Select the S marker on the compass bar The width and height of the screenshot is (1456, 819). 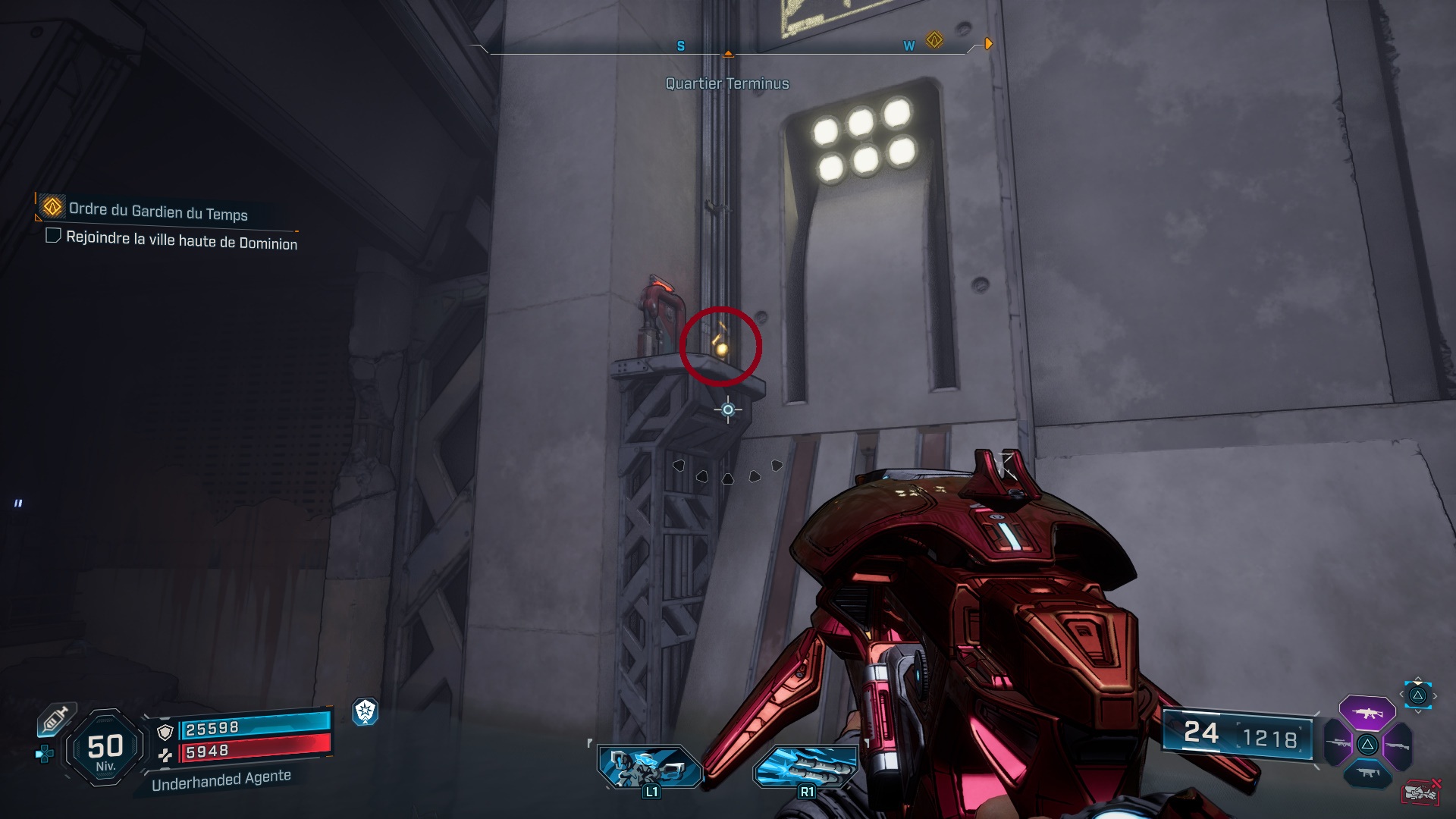680,45
